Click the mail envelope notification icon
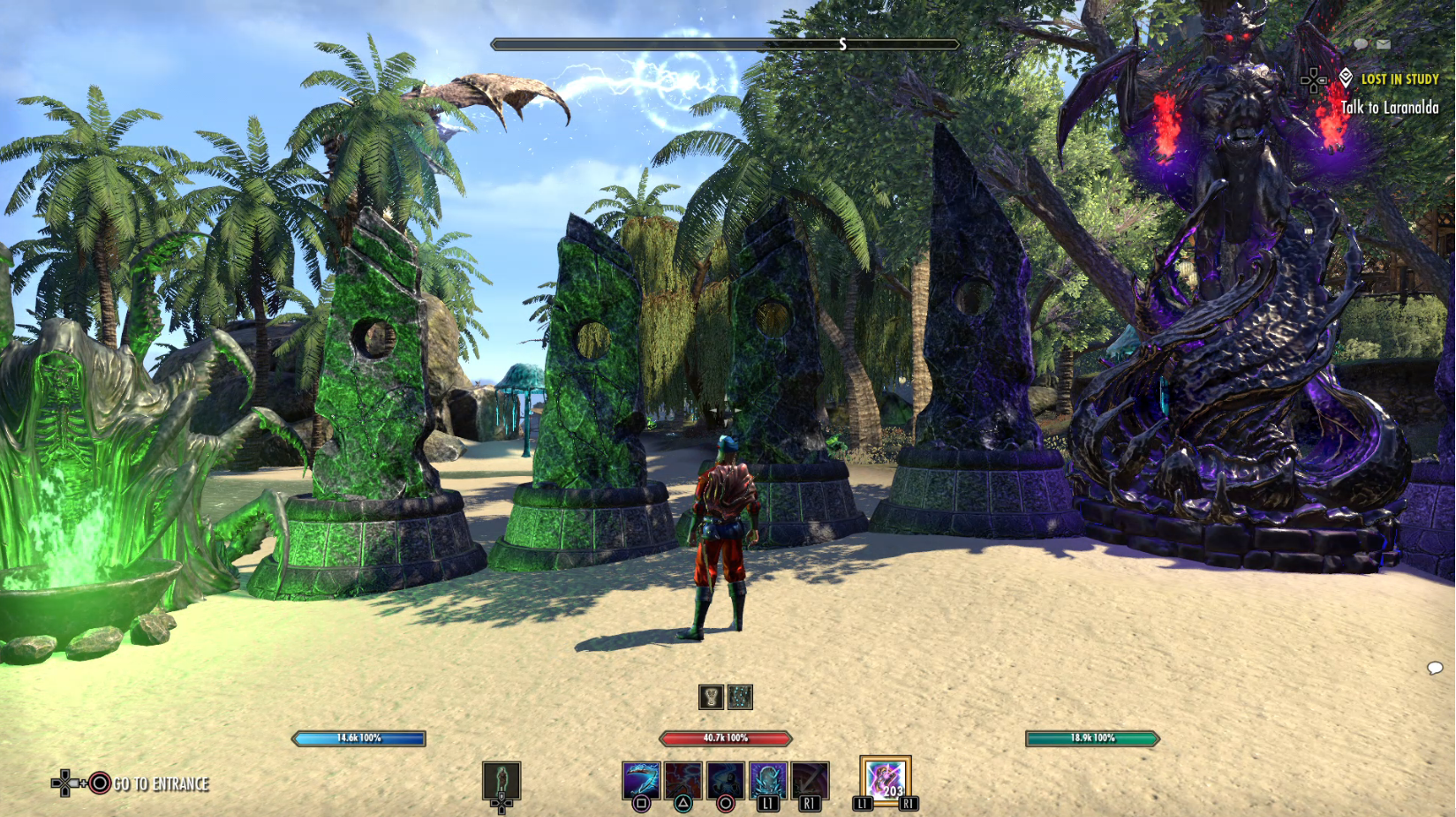The image size is (1456, 817). tap(1383, 44)
